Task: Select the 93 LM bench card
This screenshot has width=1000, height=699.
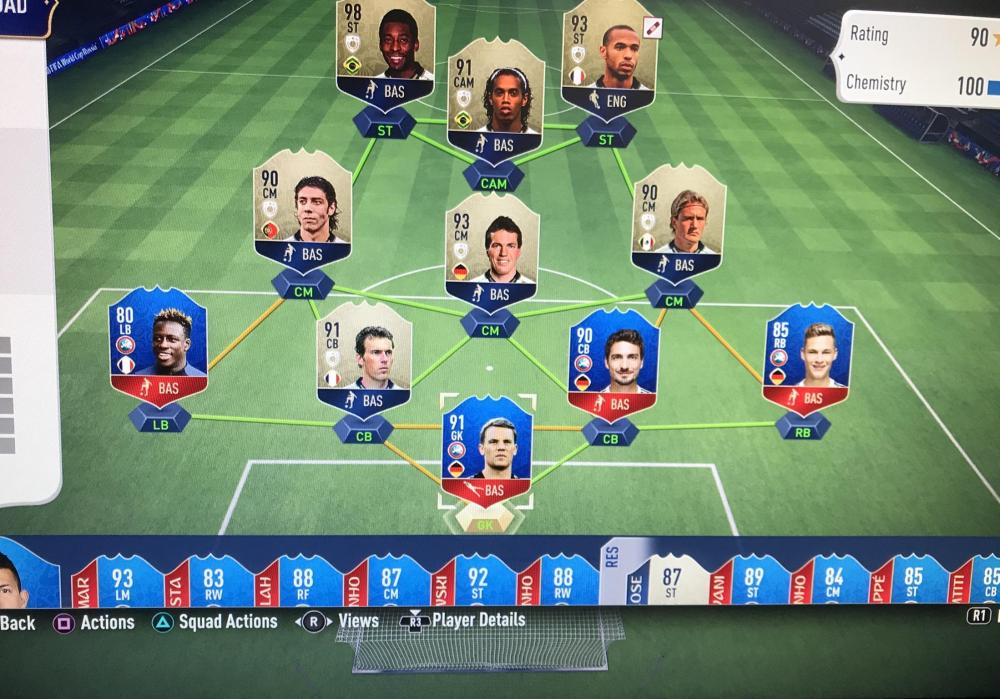Action: point(120,581)
